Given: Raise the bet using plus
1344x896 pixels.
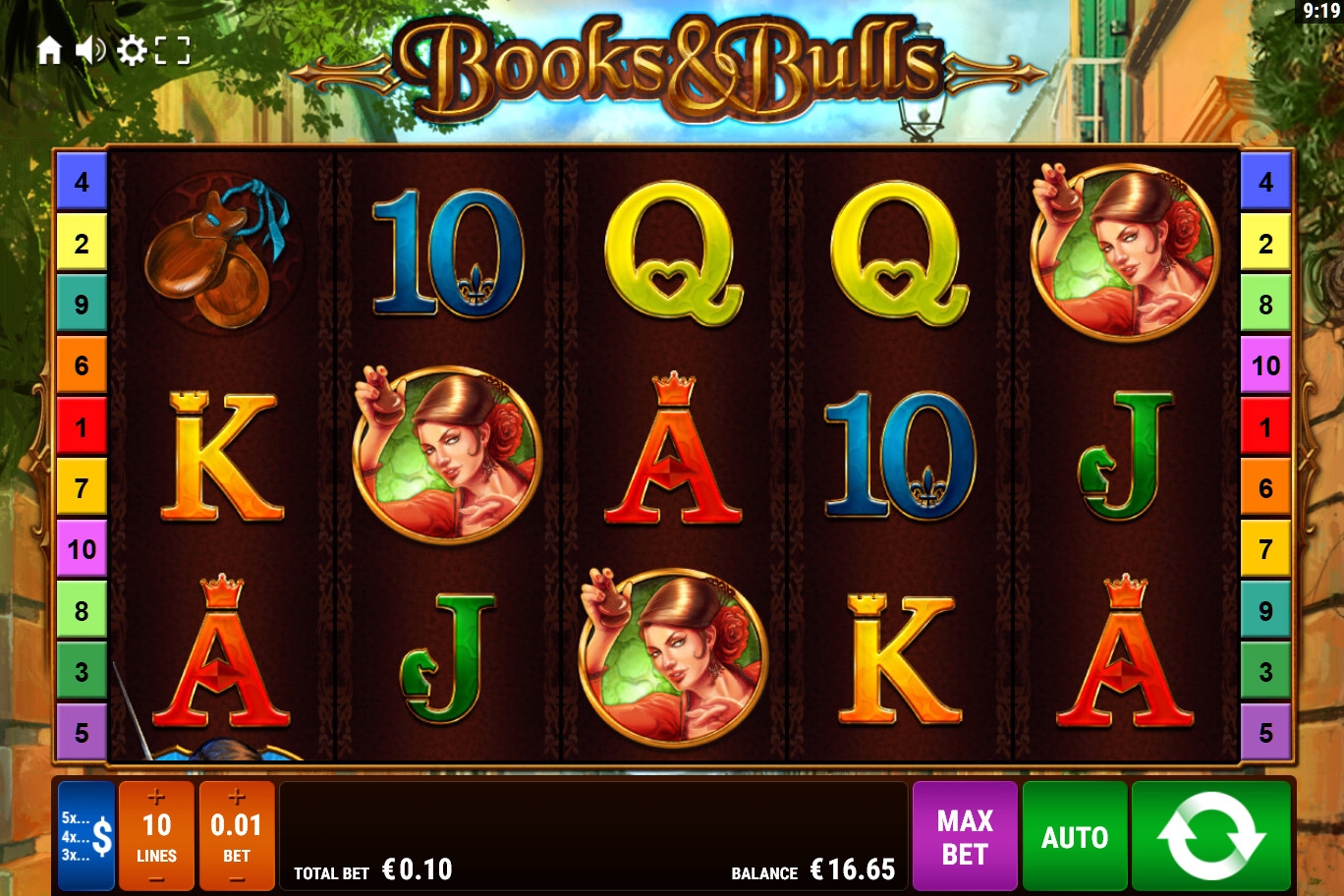Looking at the screenshot, I should pyautogui.click(x=237, y=797).
